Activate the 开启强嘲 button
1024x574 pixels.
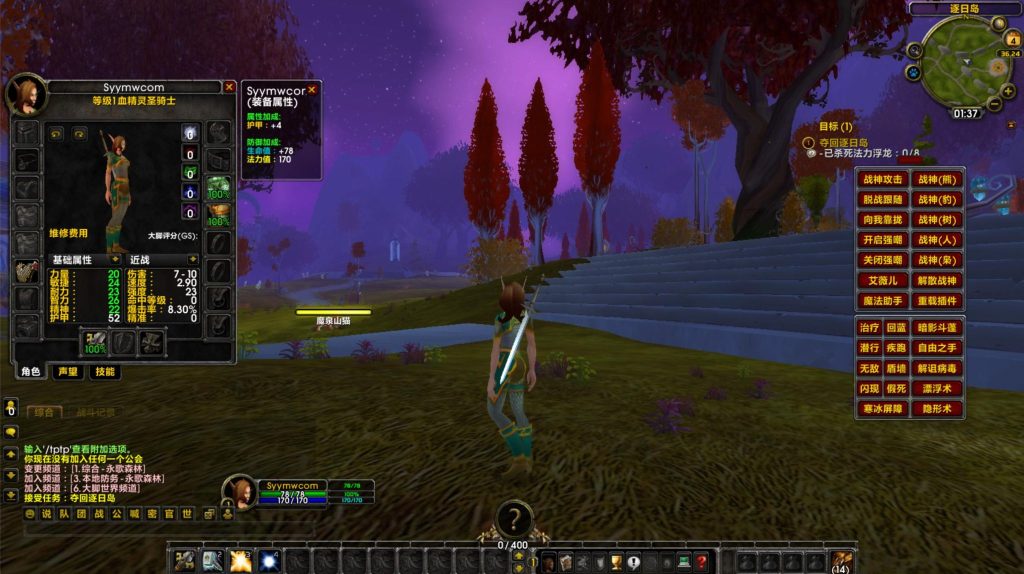883,240
